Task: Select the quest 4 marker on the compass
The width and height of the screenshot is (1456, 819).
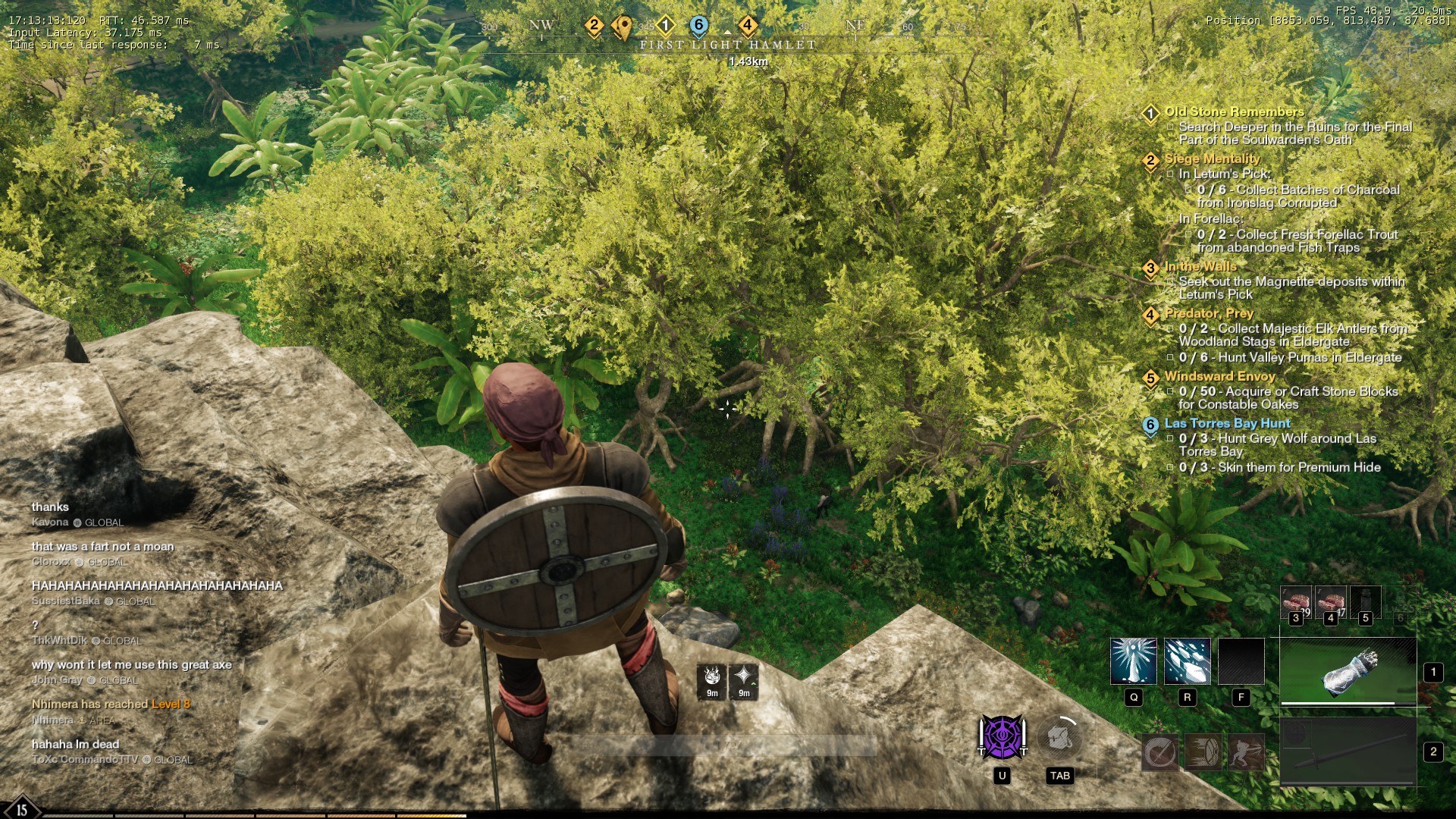Action: click(x=747, y=26)
